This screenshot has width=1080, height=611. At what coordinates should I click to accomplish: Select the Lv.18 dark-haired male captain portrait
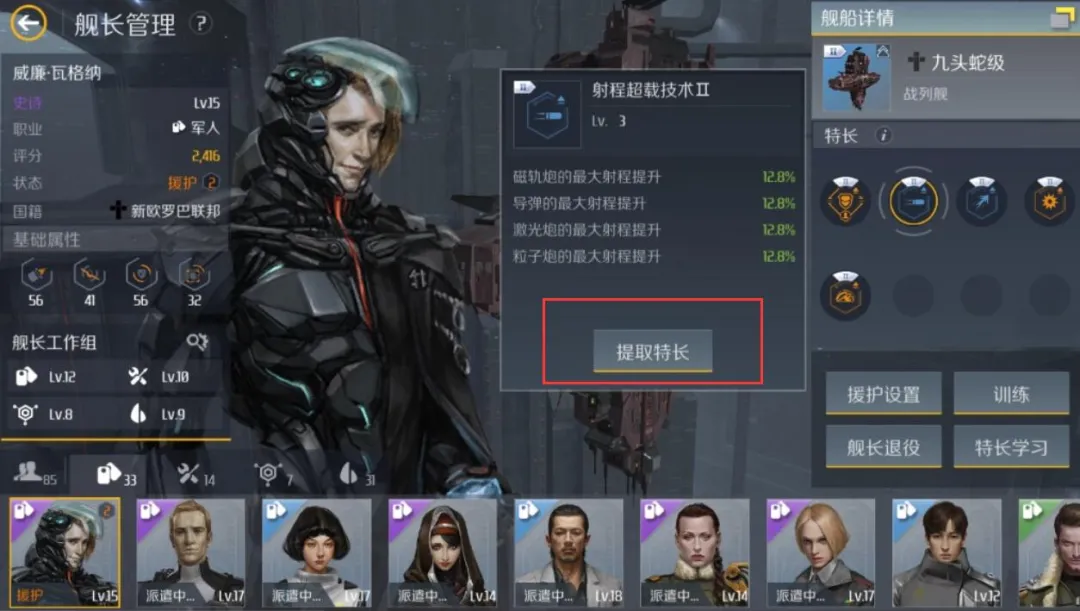click(568, 554)
